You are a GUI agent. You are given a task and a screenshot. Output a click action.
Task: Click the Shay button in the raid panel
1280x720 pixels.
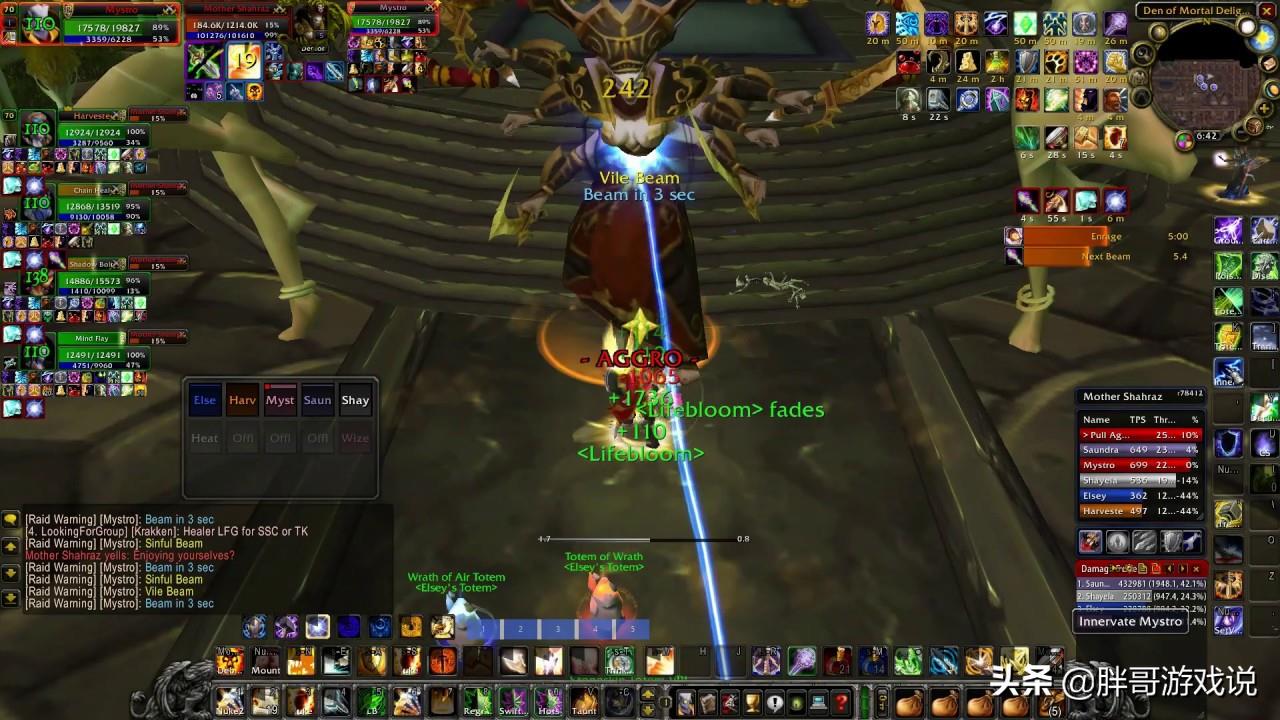(x=355, y=400)
